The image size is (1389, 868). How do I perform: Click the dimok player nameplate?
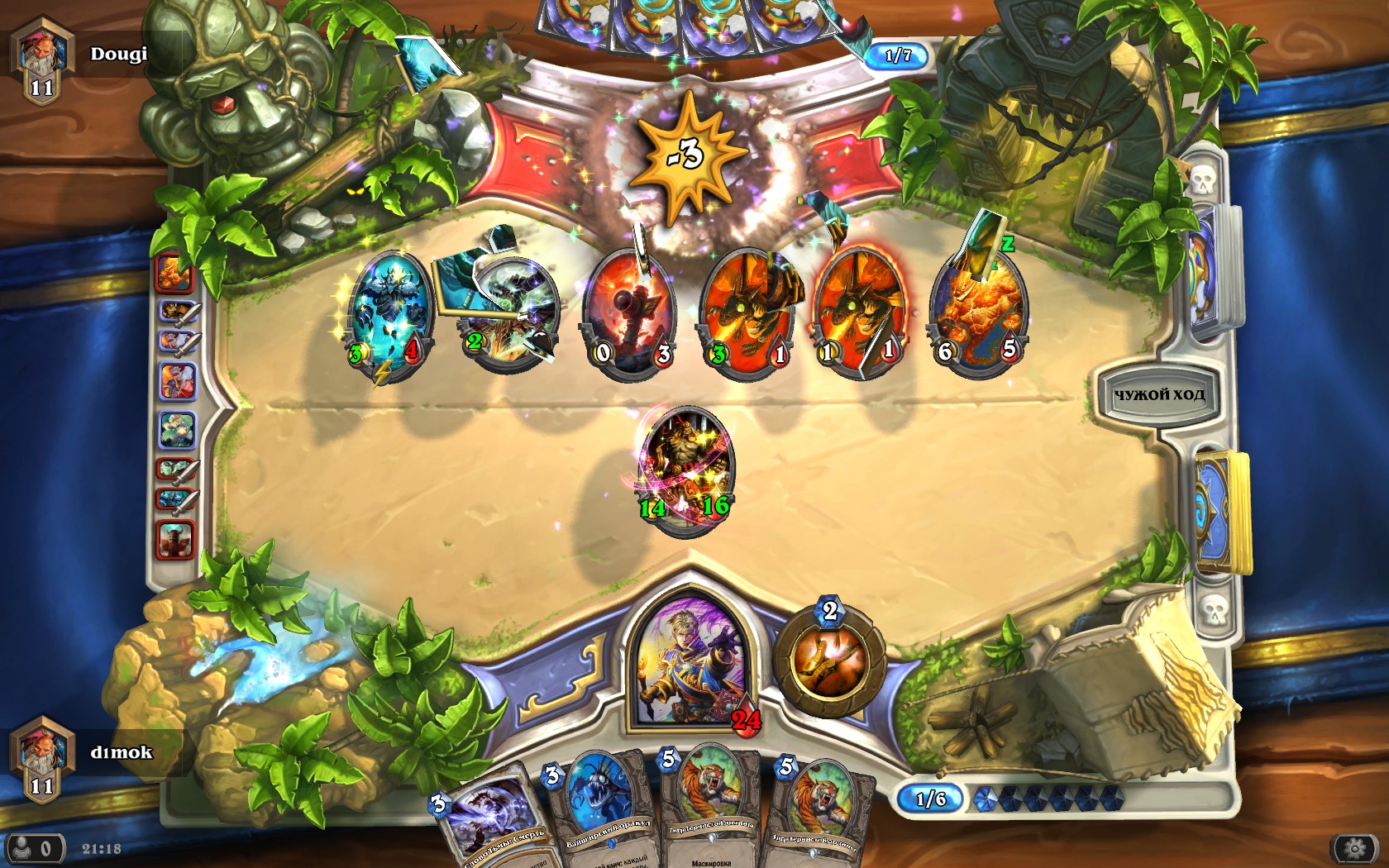(x=120, y=752)
